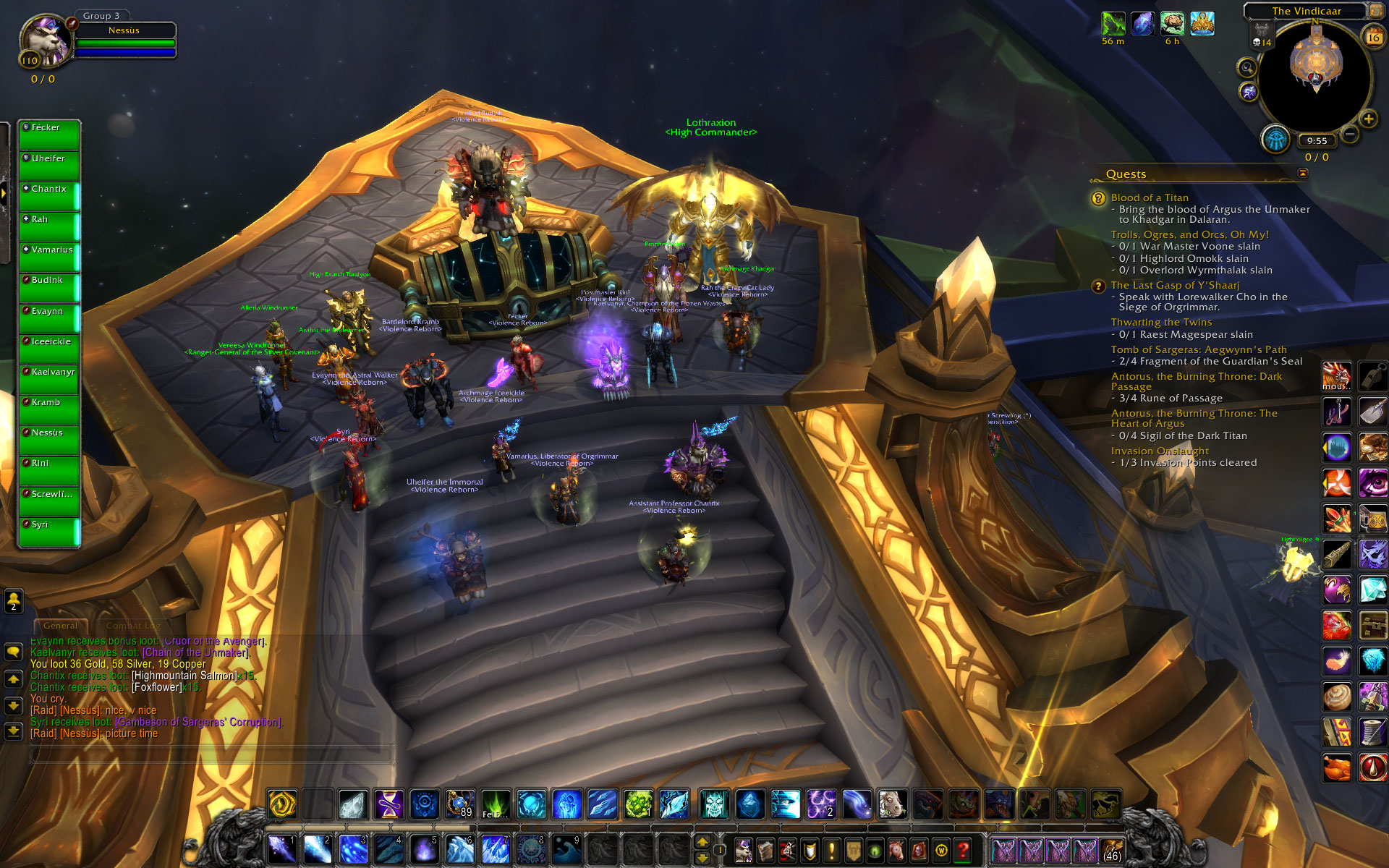1389x868 pixels.
Task: Open the chat speech bubble menu
Action: pos(14,652)
